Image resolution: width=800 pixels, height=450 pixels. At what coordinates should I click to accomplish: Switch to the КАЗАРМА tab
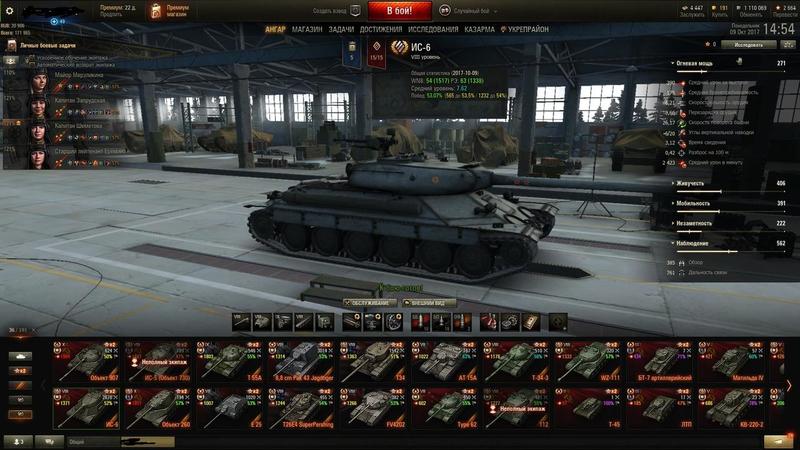coord(479,30)
